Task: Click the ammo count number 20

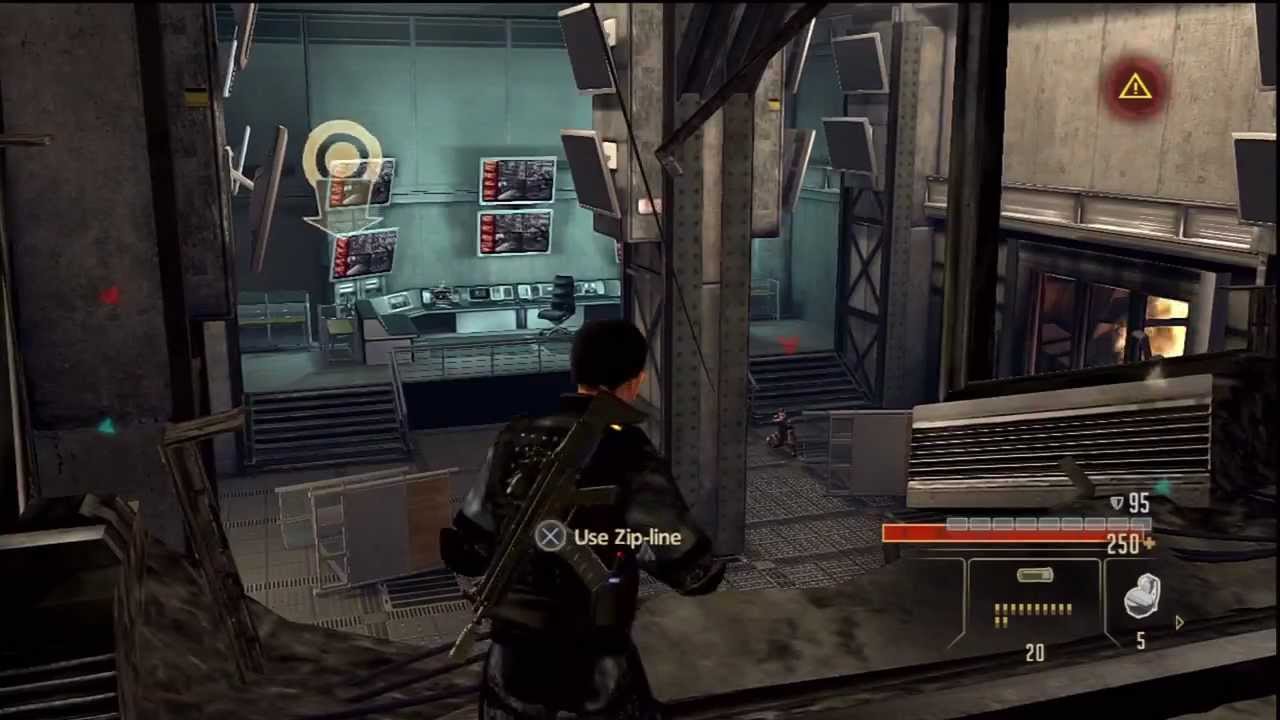Action: pyautogui.click(x=1035, y=653)
